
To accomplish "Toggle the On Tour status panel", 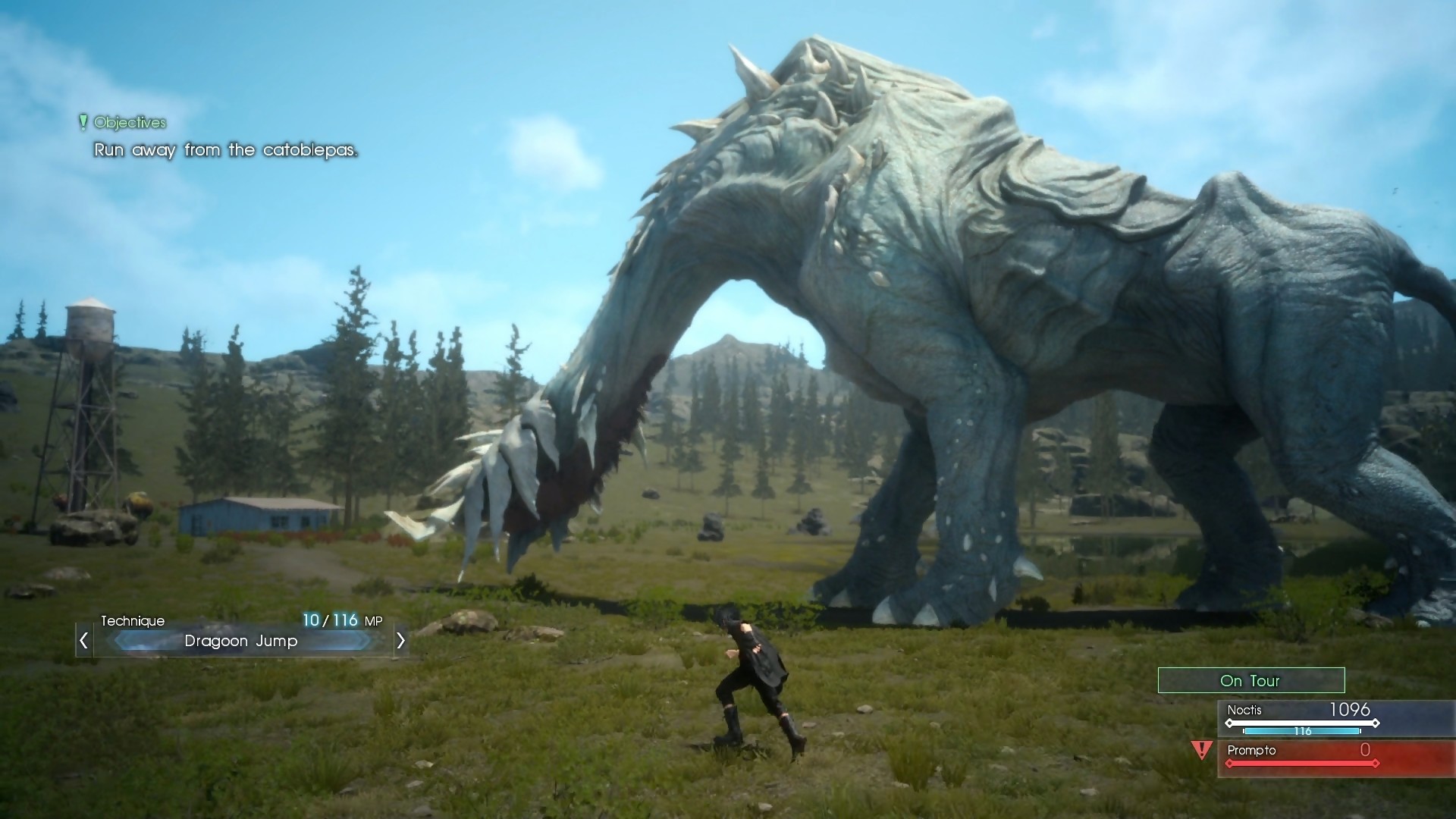I will click(1250, 680).
